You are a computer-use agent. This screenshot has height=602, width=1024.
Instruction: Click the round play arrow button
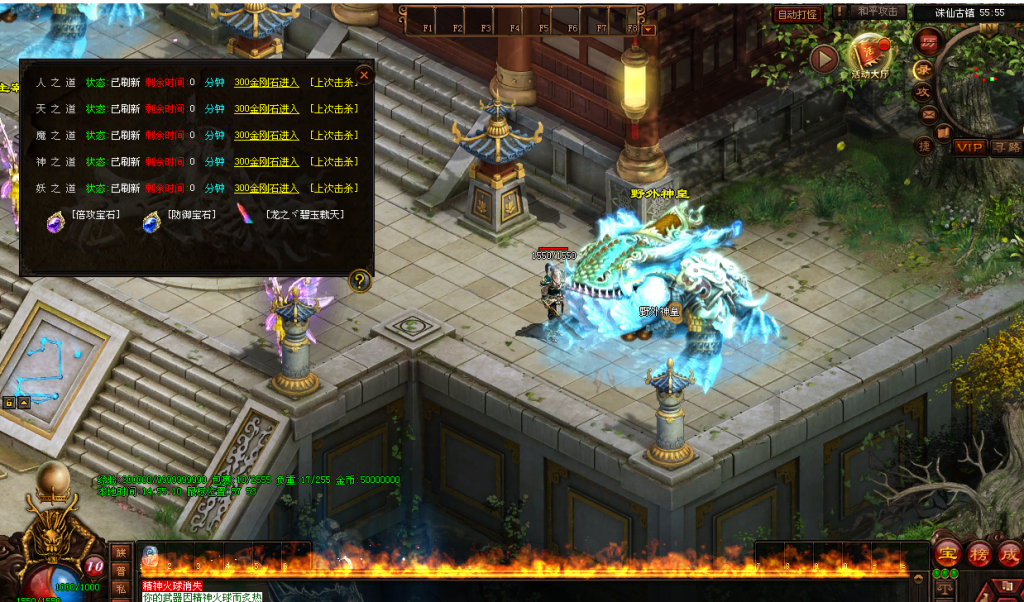click(x=824, y=59)
